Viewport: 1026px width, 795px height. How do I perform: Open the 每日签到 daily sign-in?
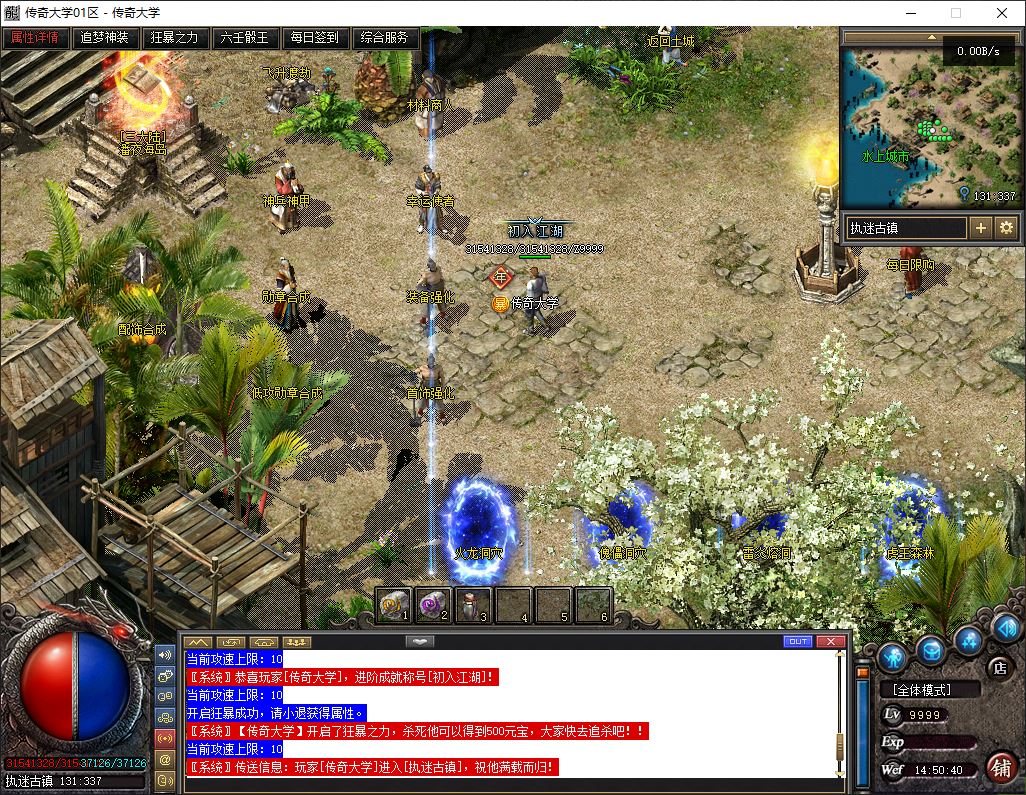[315, 38]
